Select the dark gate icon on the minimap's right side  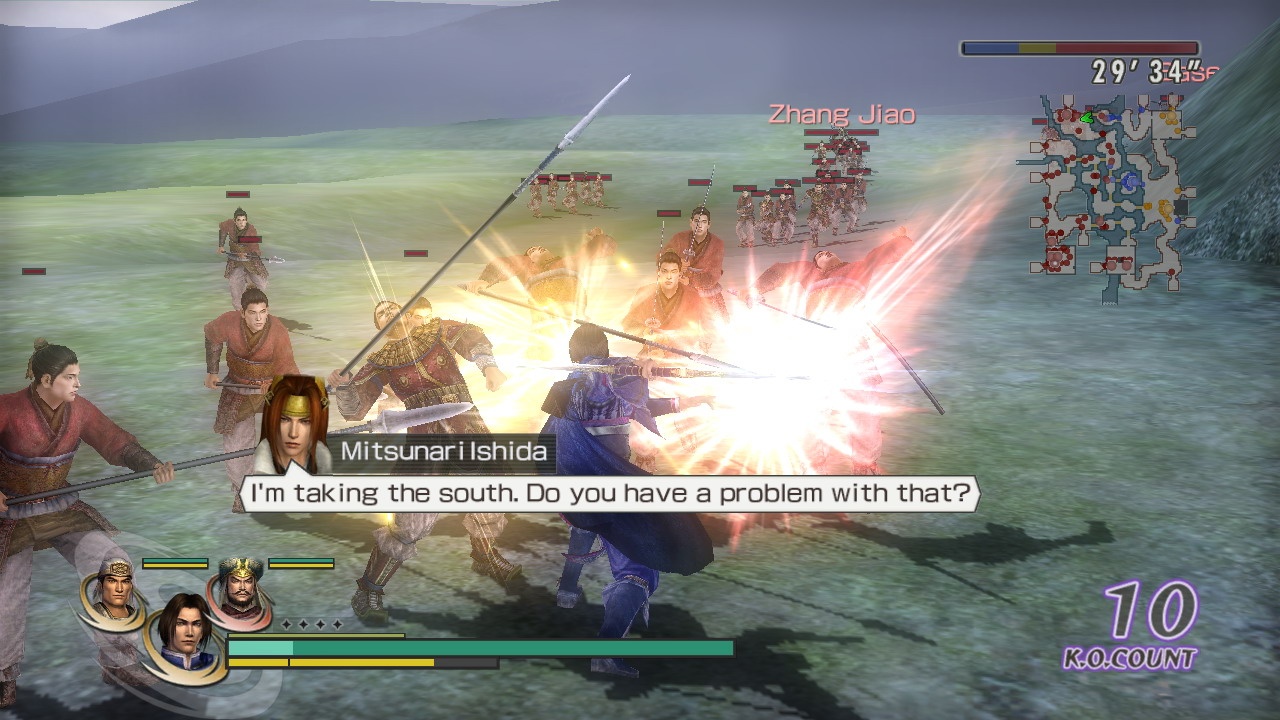point(1182,206)
